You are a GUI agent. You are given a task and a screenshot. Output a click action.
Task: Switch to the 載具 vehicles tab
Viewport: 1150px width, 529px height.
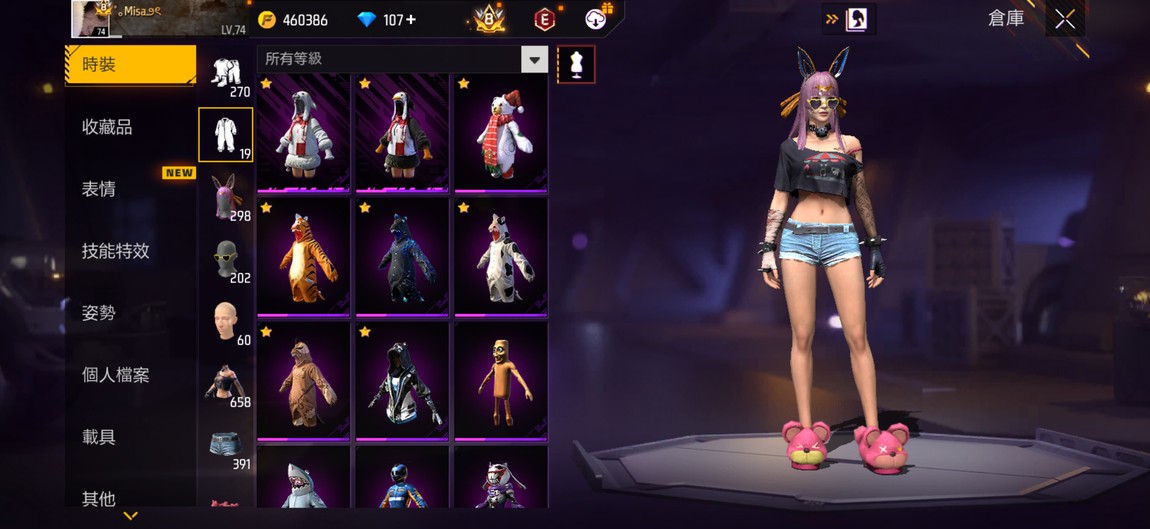99,437
